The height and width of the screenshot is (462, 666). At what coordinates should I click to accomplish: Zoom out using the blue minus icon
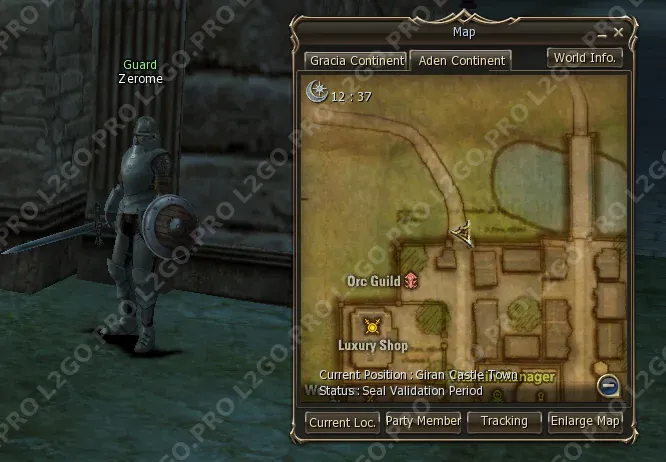point(608,387)
